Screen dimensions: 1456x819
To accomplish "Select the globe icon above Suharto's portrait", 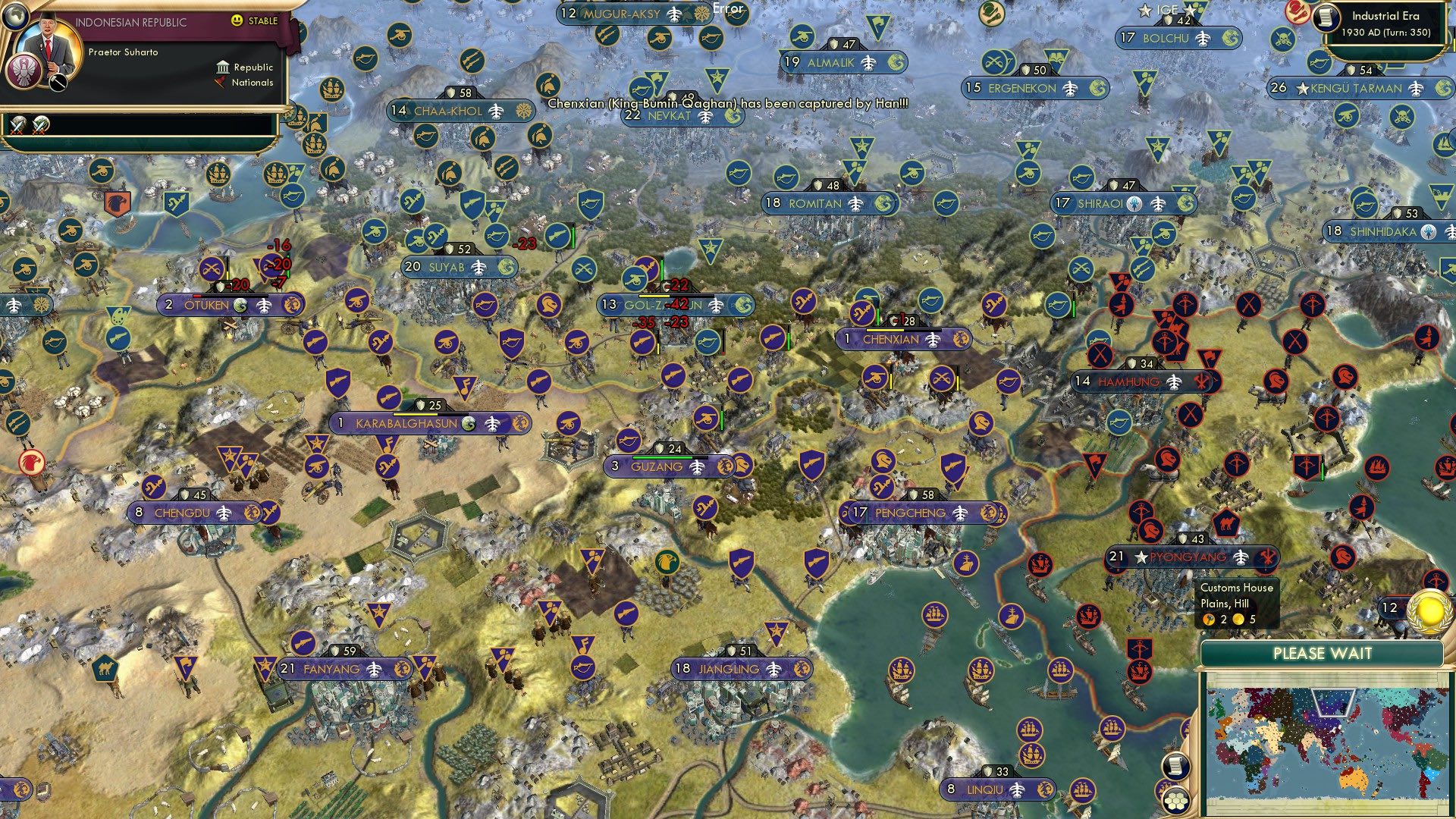I will (x=14, y=17).
